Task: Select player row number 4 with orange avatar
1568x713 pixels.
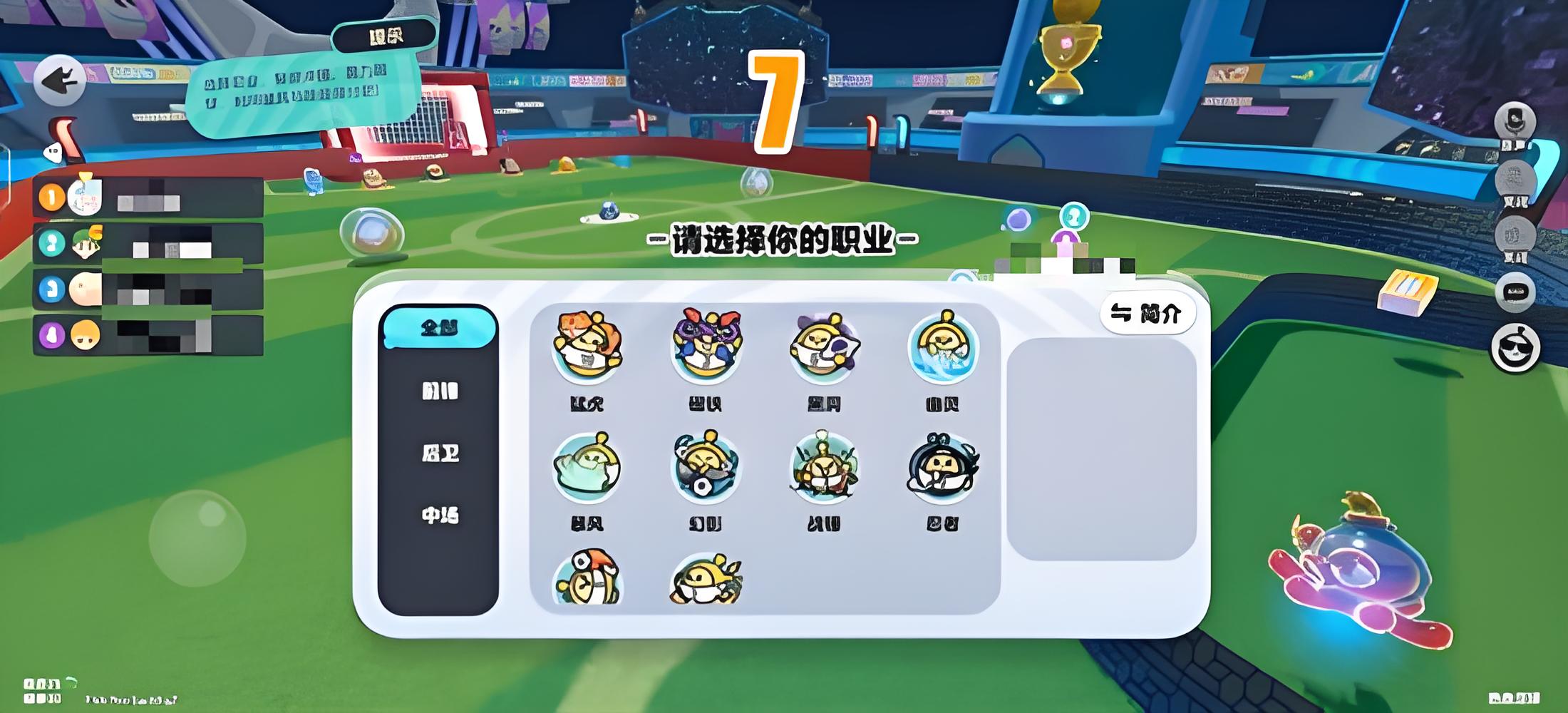Action: pyautogui.click(x=148, y=335)
